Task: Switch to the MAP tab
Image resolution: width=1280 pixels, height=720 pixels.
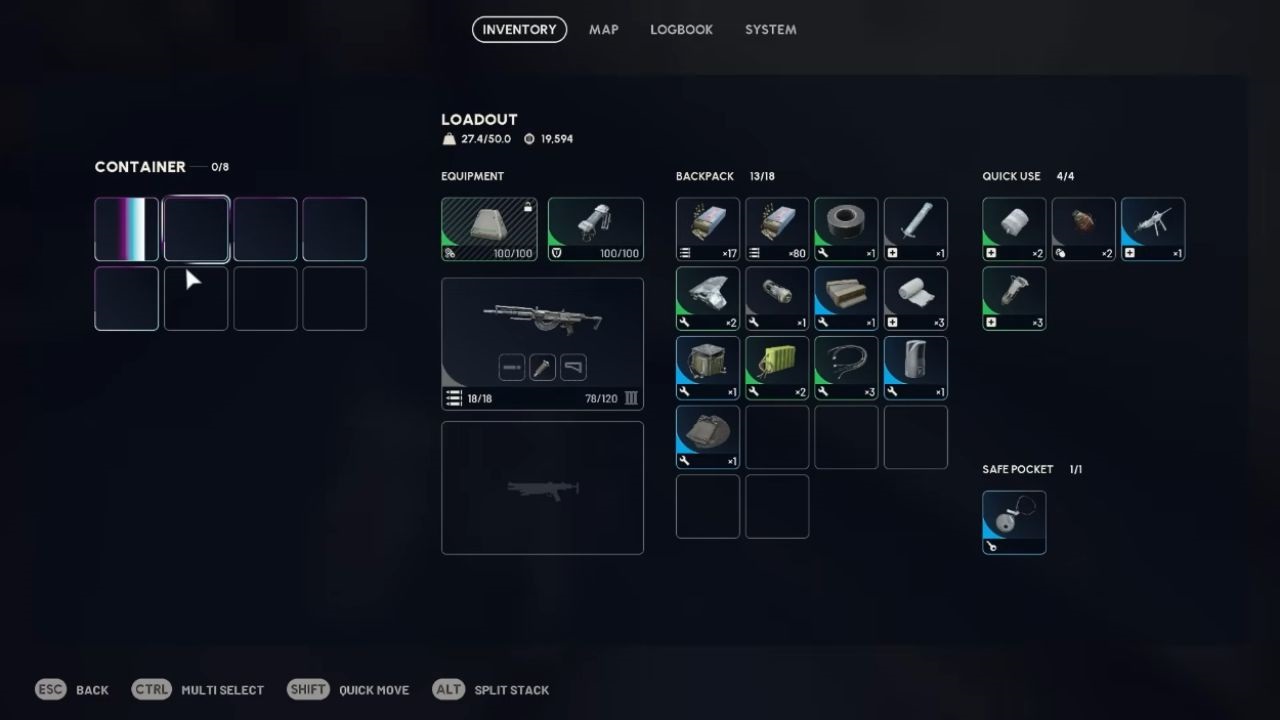Action: (604, 29)
